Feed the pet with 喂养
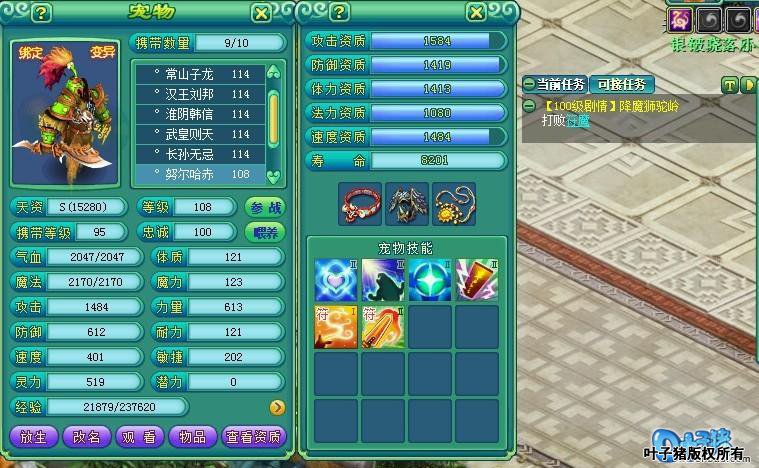This screenshot has height=468, width=759. (x=265, y=232)
